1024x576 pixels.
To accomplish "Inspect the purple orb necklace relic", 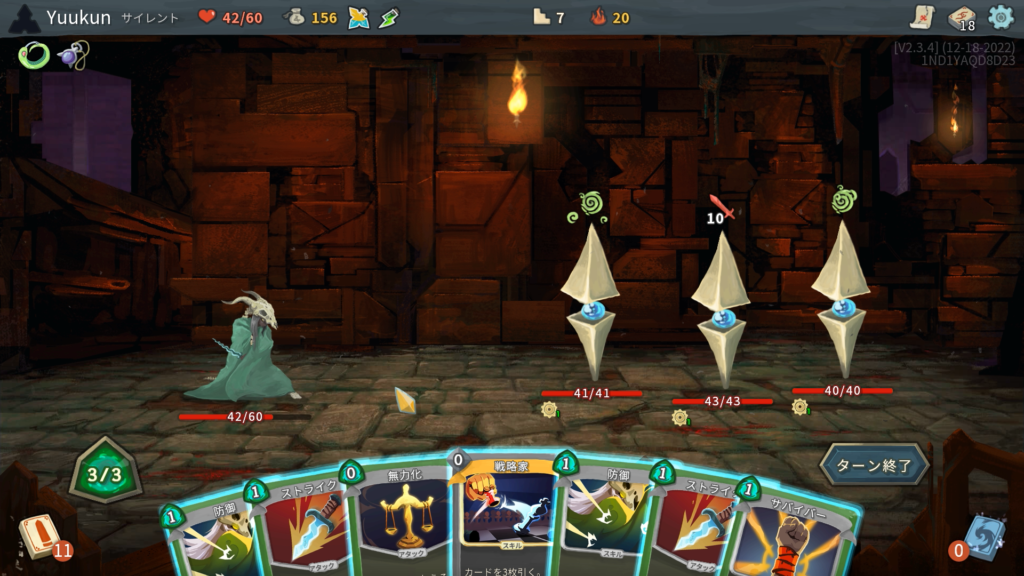I will pyautogui.click(x=73, y=54).
